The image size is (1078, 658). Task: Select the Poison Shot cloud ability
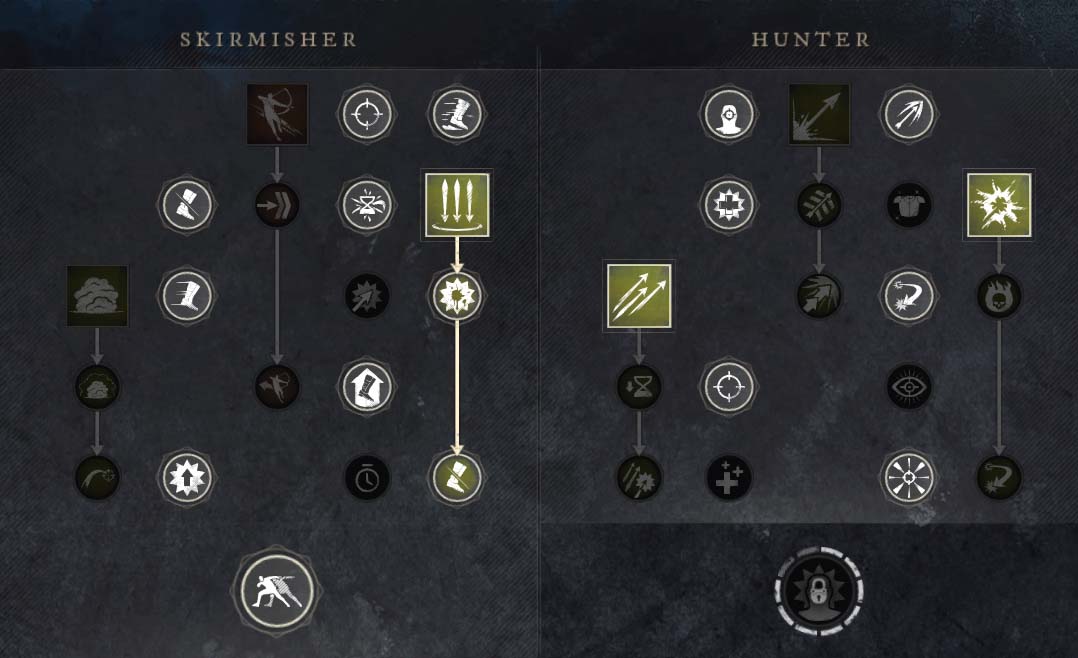(x=97, y=295)
